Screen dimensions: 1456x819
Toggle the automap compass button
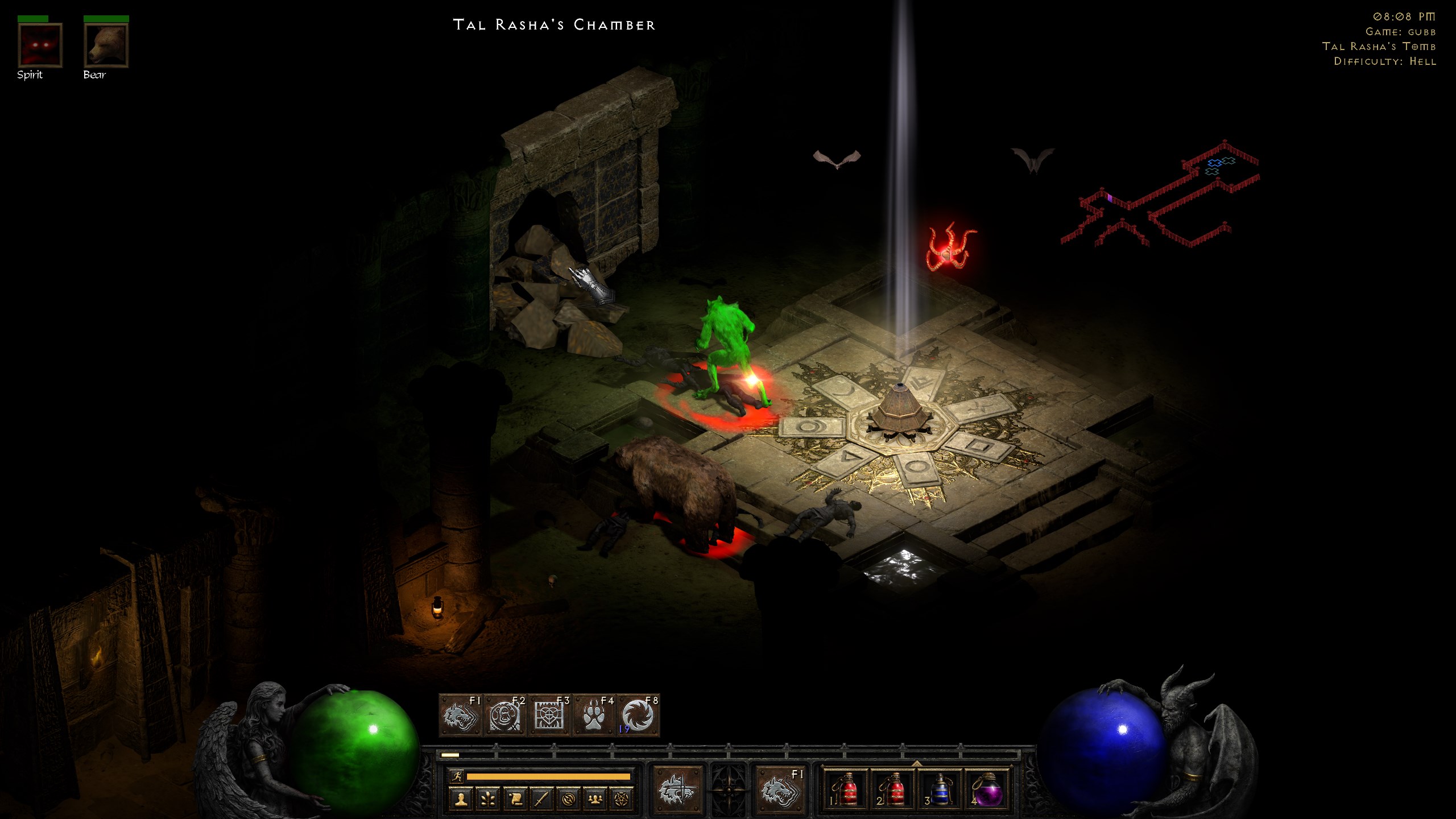(568, 799)
